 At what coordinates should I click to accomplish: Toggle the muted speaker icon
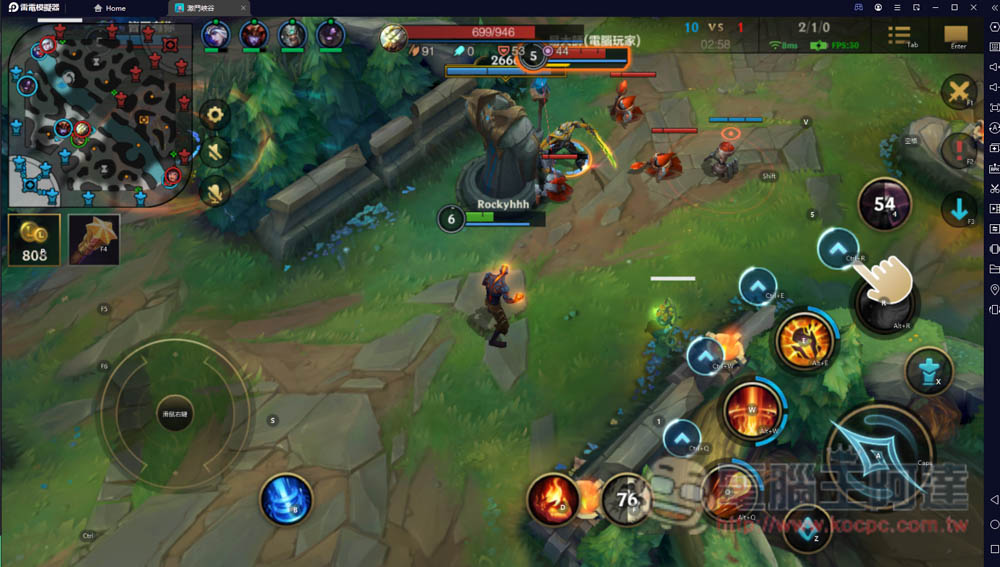click(214, 152)
